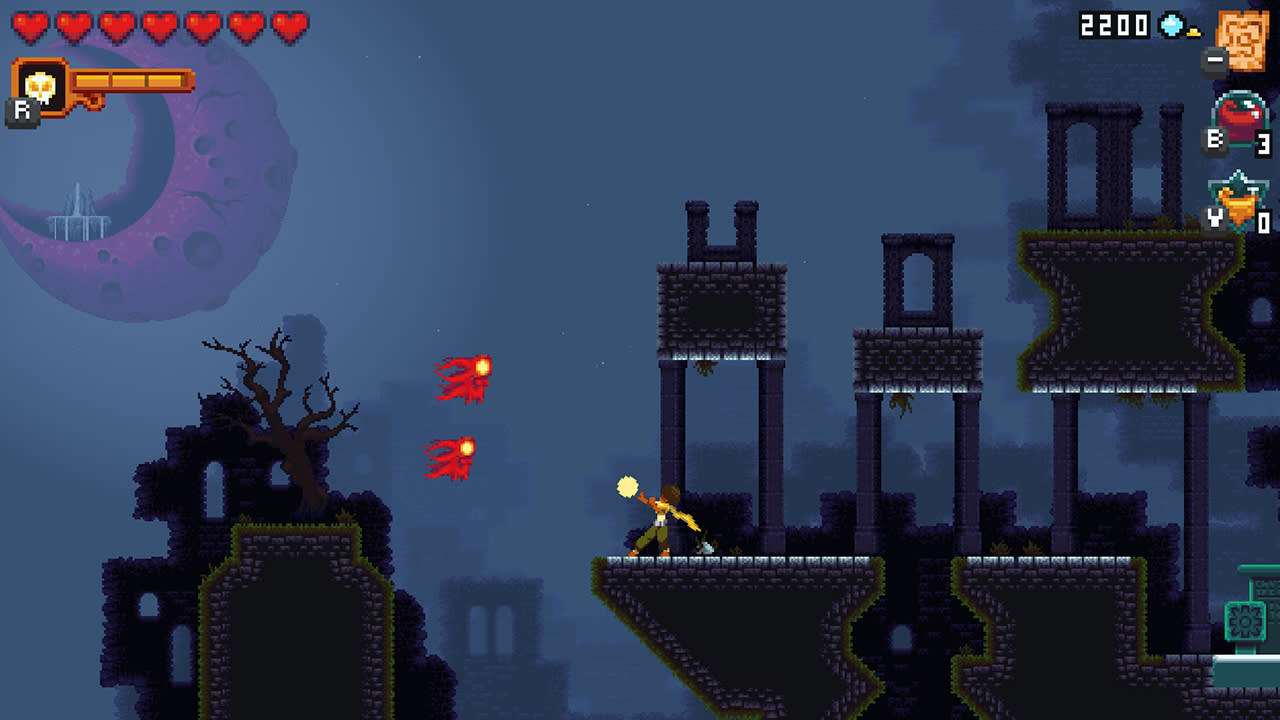
Task: Click the first heart in the health row
Action: click(x=28, y=26)
